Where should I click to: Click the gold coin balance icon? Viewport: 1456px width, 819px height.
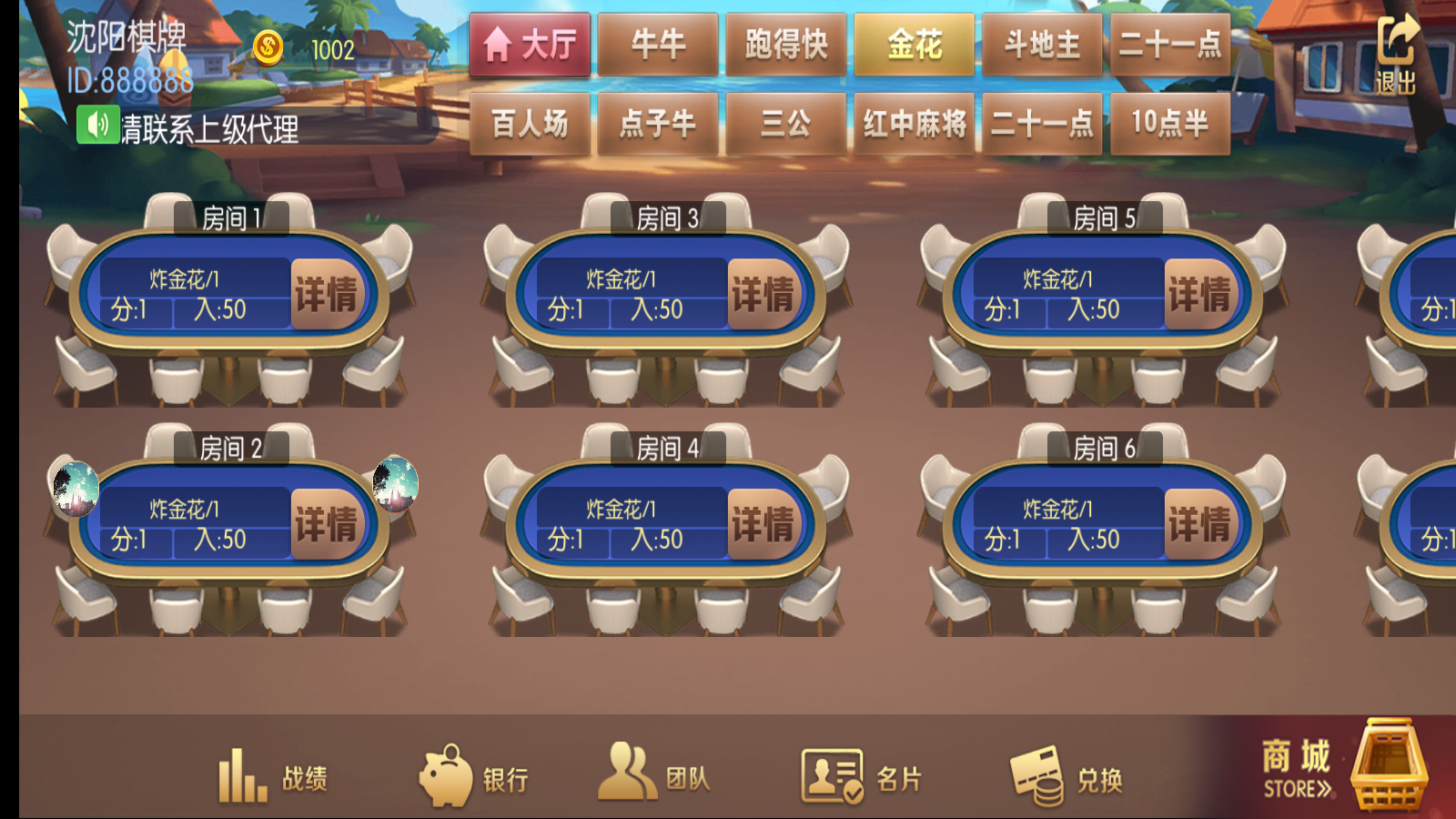(x=268, y=48)
